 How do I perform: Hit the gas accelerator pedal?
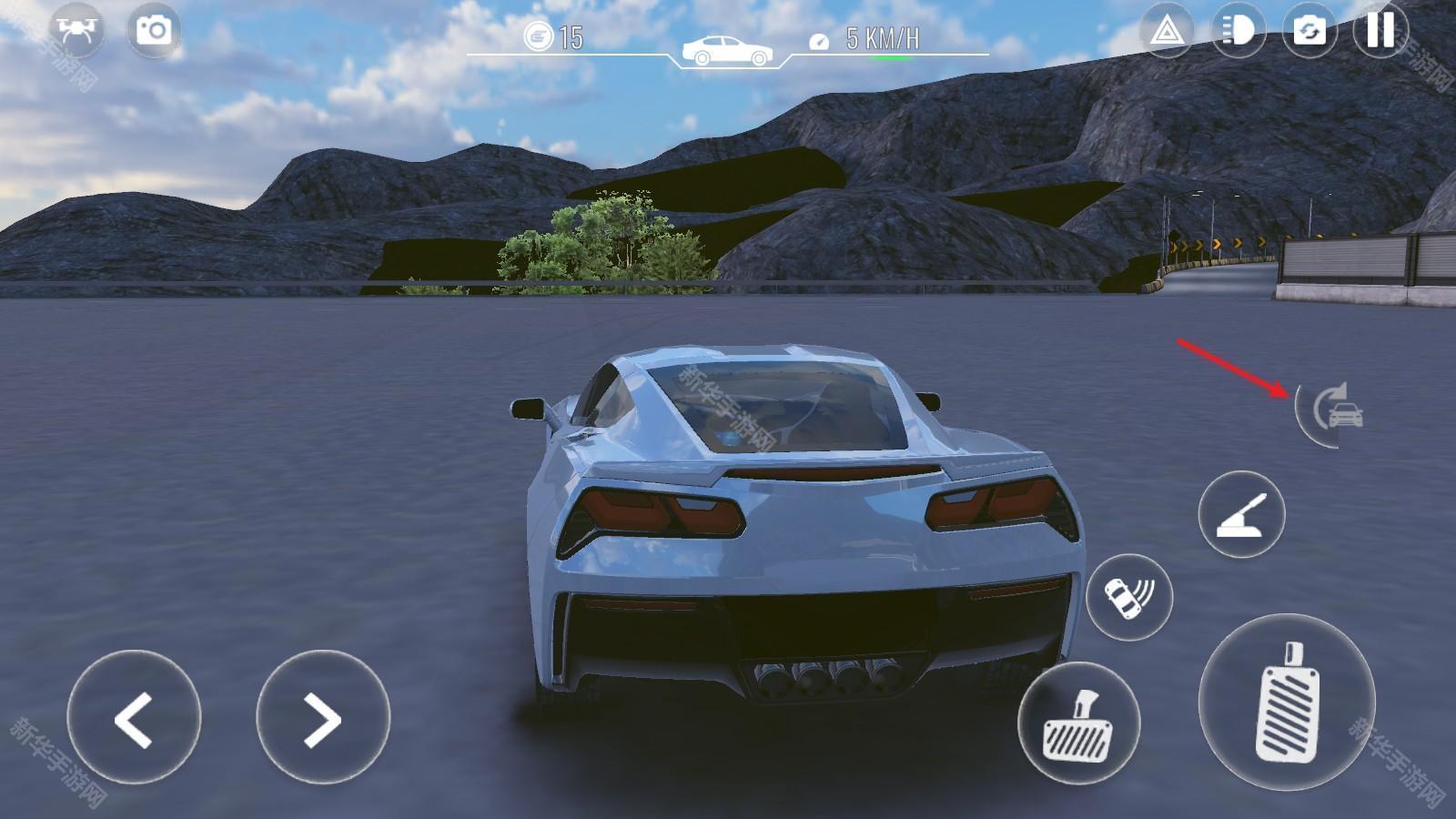tap(1287, 703)
